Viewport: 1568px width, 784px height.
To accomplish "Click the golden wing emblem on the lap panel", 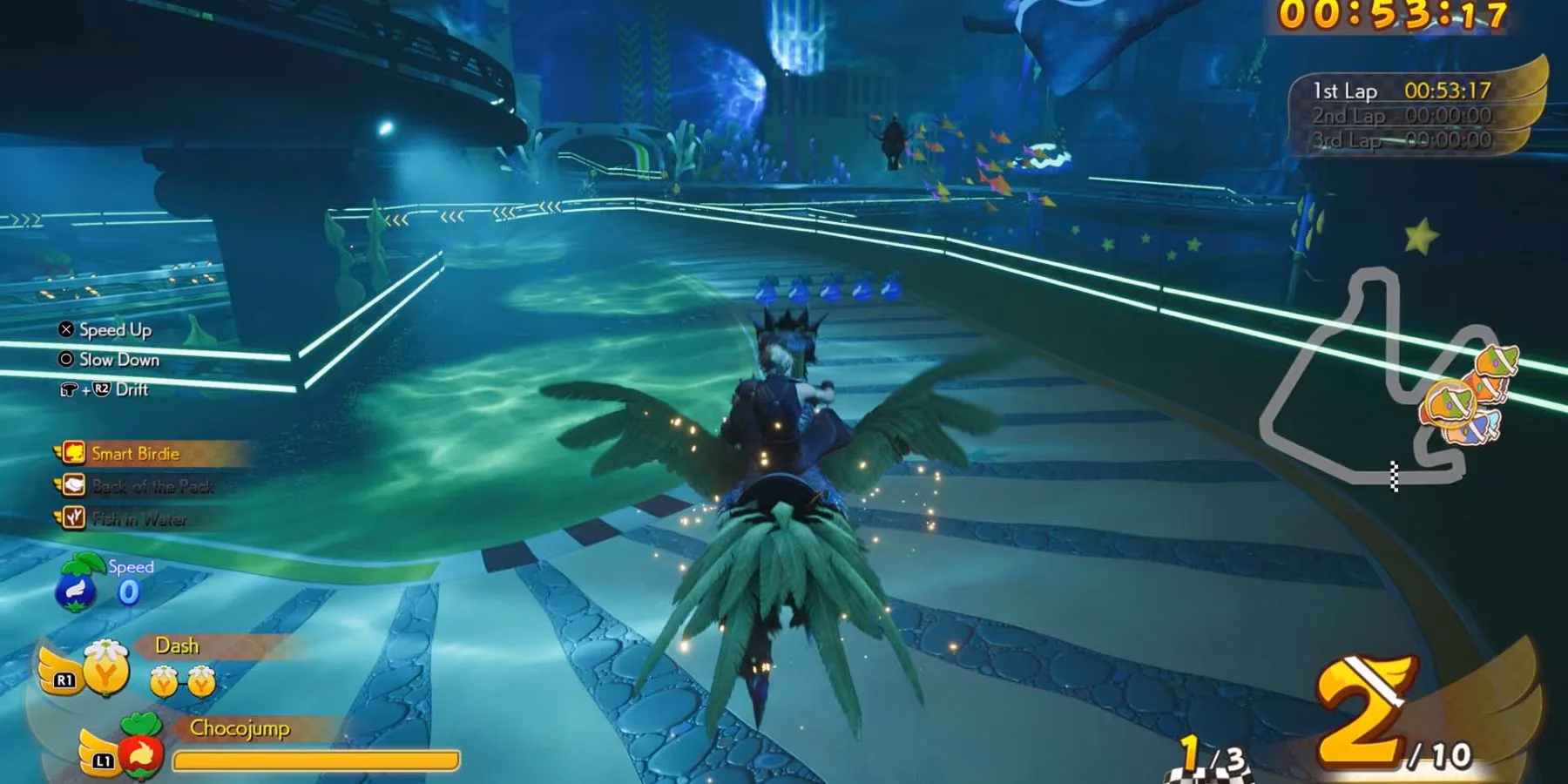I will [x=1519, y=93].
